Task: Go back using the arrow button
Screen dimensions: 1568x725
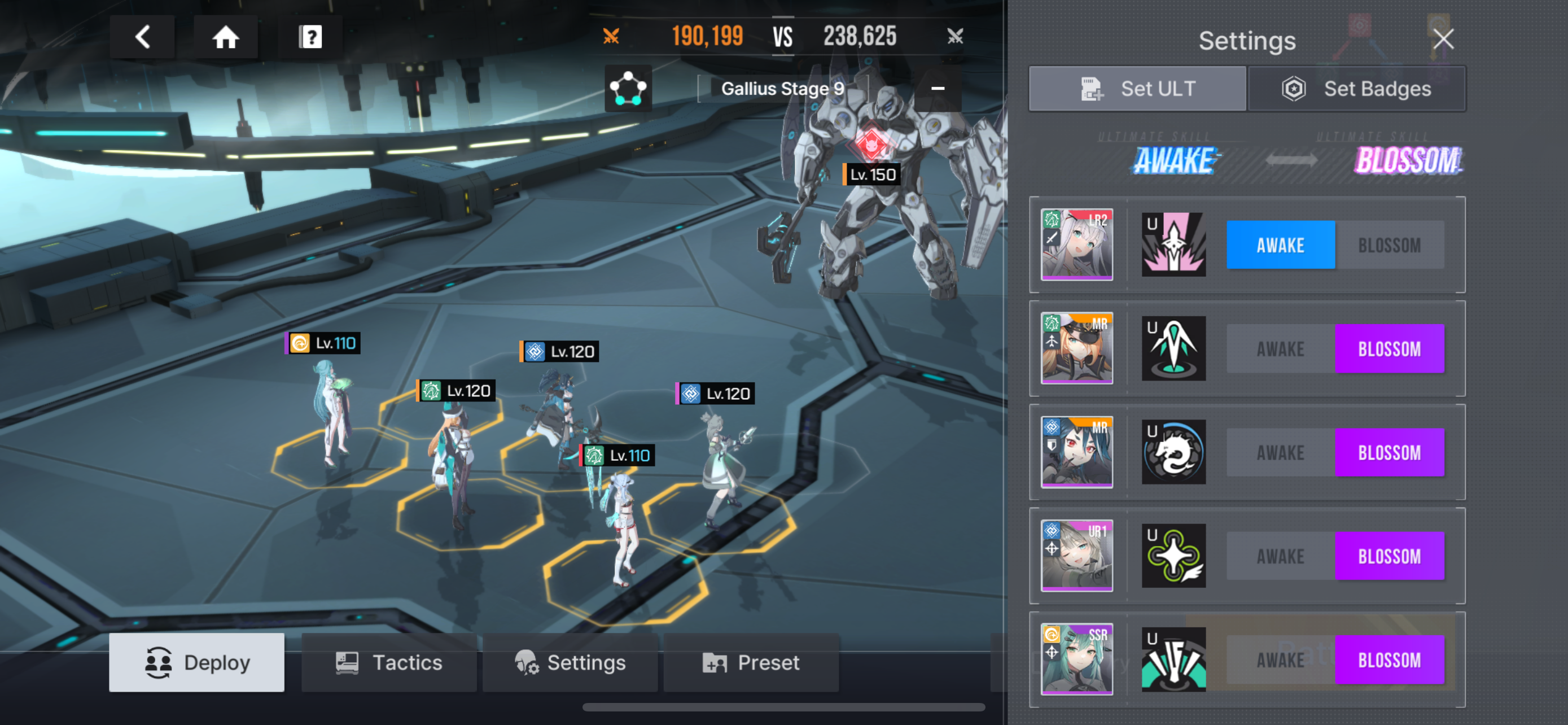Action: 142,37
